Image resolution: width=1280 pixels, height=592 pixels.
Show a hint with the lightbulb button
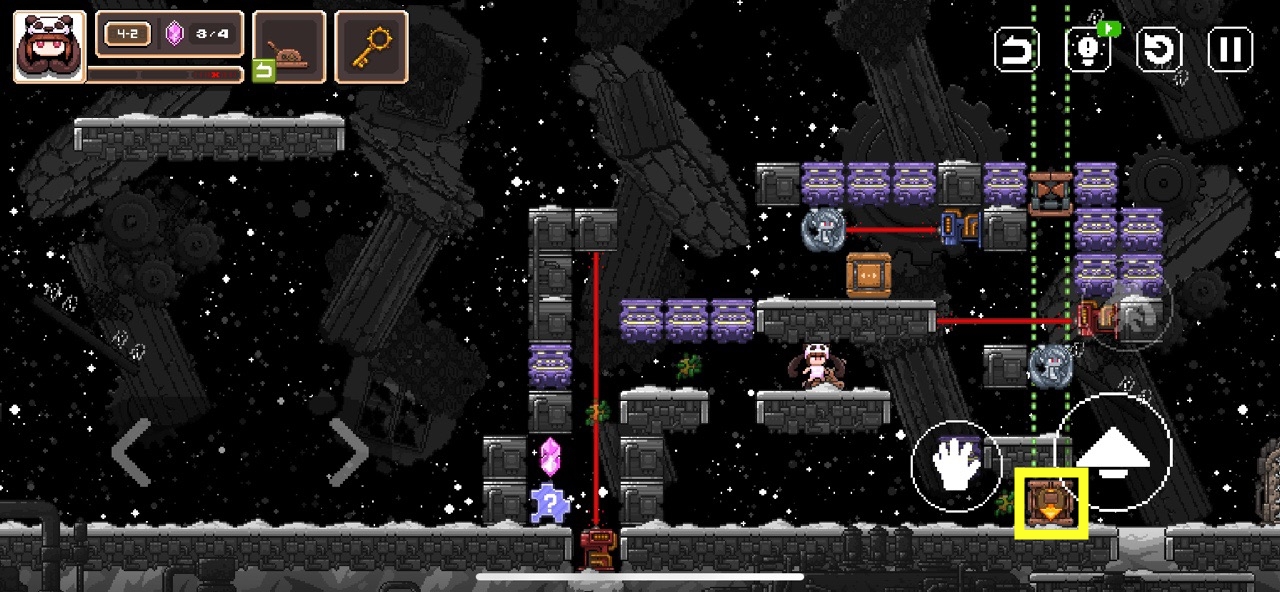click(x=1088, y=49)
